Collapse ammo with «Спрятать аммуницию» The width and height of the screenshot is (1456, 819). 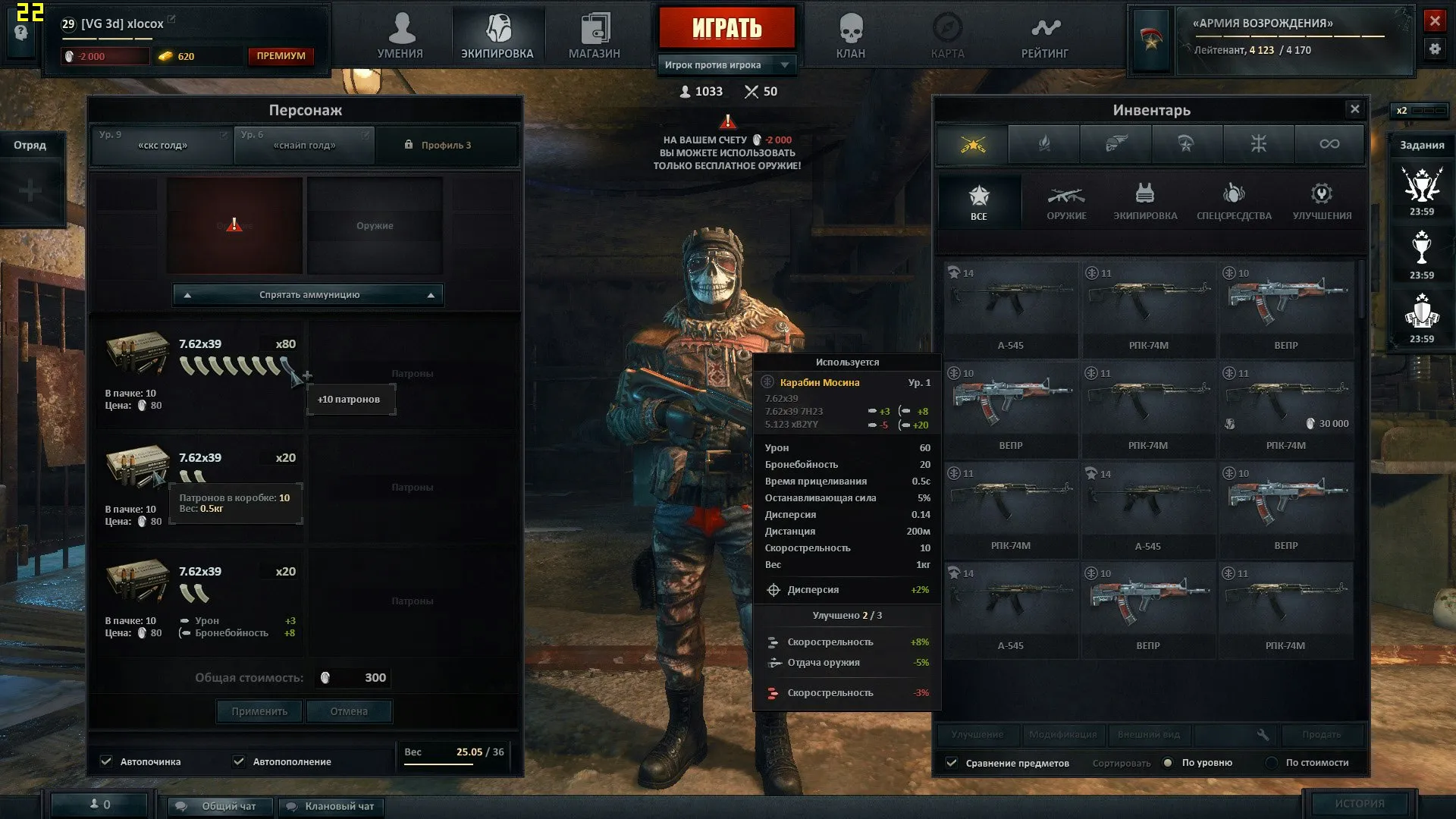tap(309, 295)
